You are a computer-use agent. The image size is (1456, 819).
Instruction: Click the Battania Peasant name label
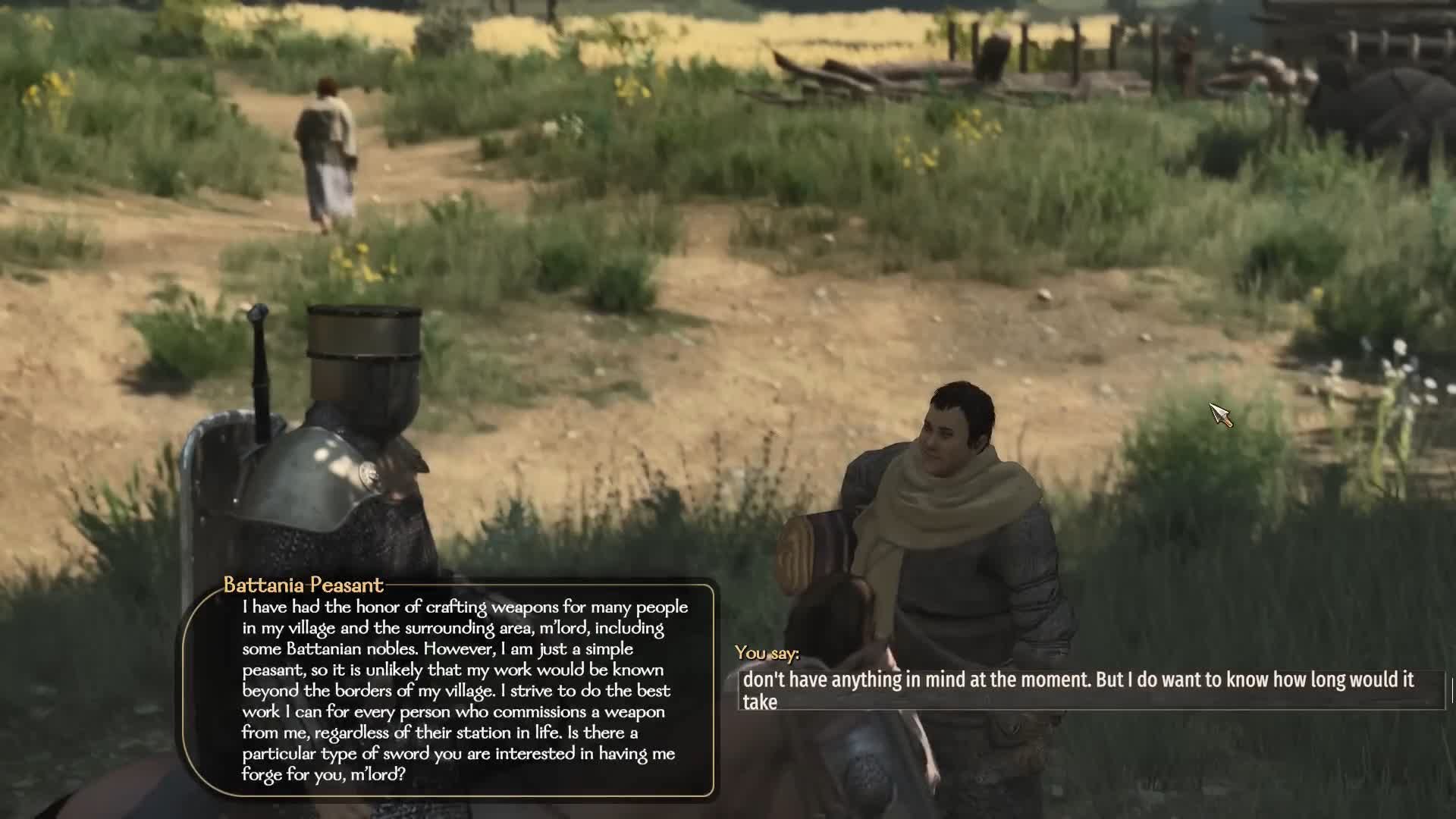click(303, 585)
